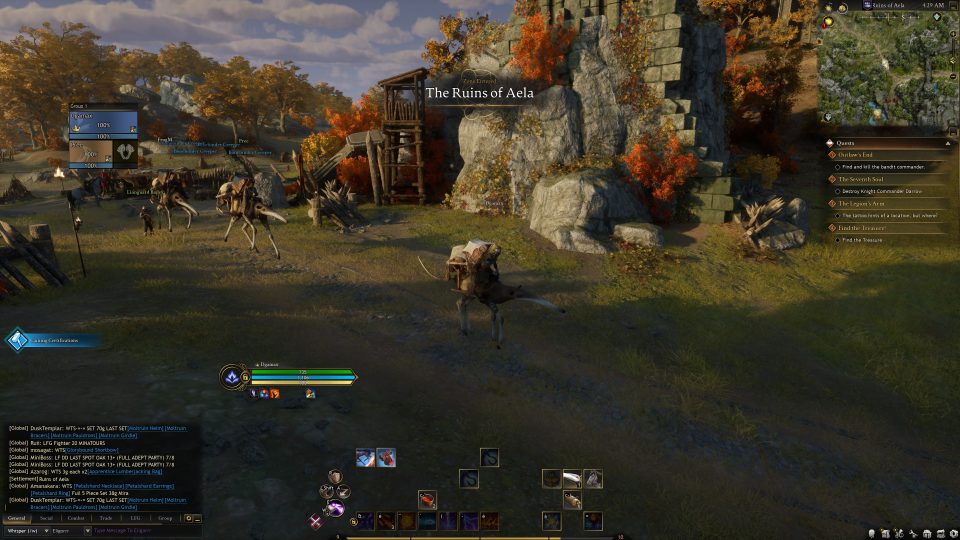Activate the glowing purple orb ability
This screenshot has height=540, width=960.
point(337,509)
